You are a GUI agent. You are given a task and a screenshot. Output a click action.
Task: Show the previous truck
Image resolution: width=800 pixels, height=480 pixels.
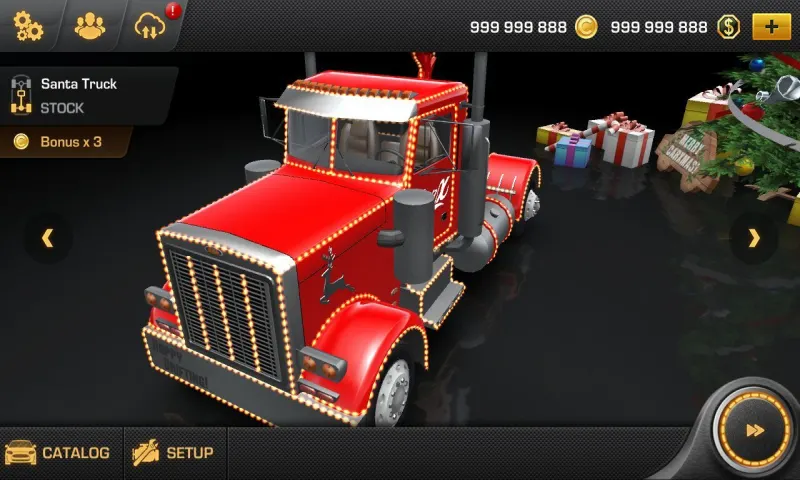tap(47, 238)
